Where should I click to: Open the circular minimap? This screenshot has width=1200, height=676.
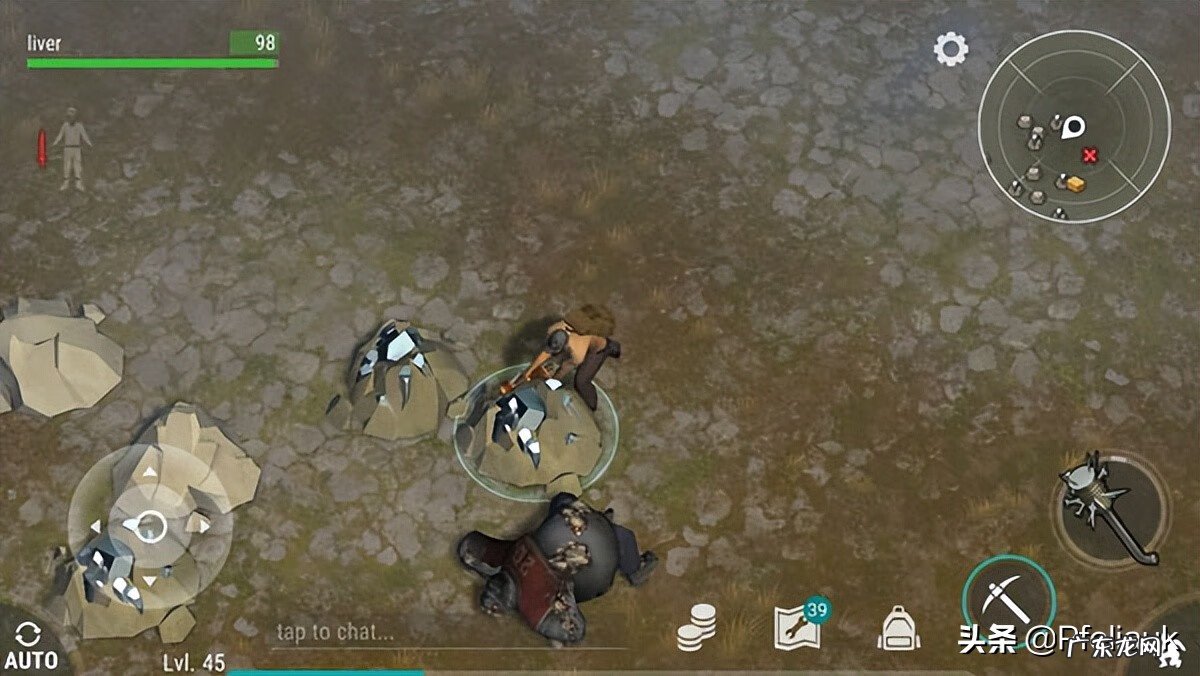point(1073,126)
